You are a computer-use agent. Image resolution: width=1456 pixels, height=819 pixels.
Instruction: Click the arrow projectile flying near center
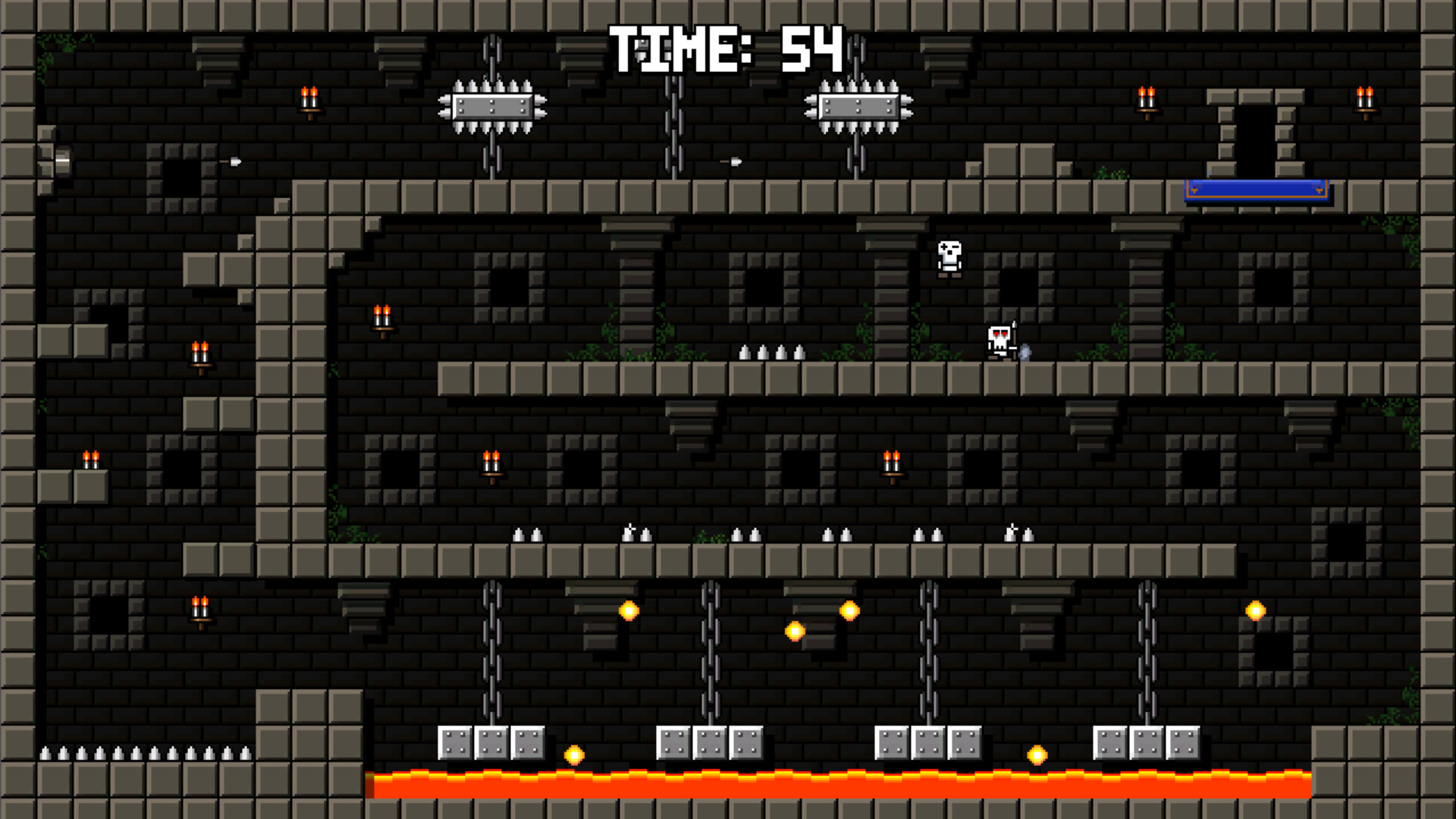(x=733, y=161)
